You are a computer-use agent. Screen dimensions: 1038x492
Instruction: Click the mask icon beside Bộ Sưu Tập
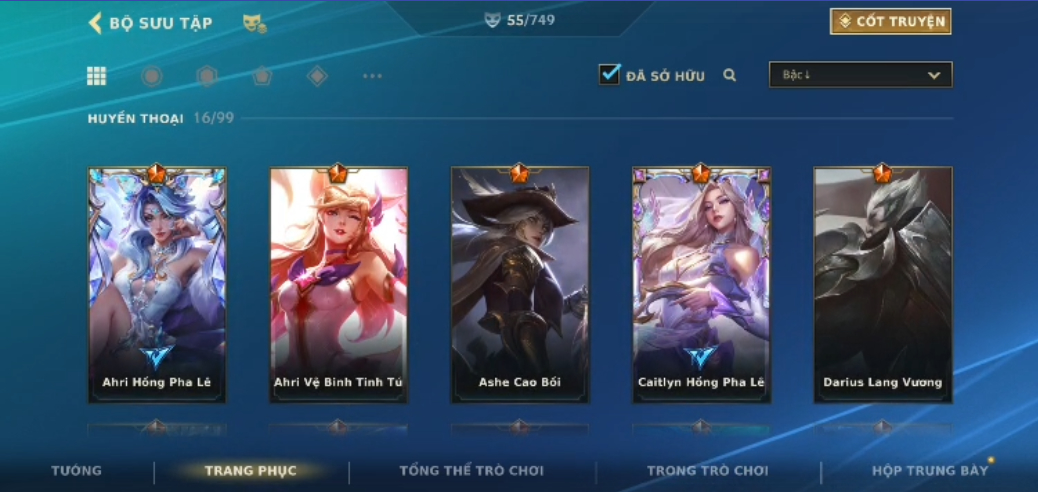click(x=254, y=23)
